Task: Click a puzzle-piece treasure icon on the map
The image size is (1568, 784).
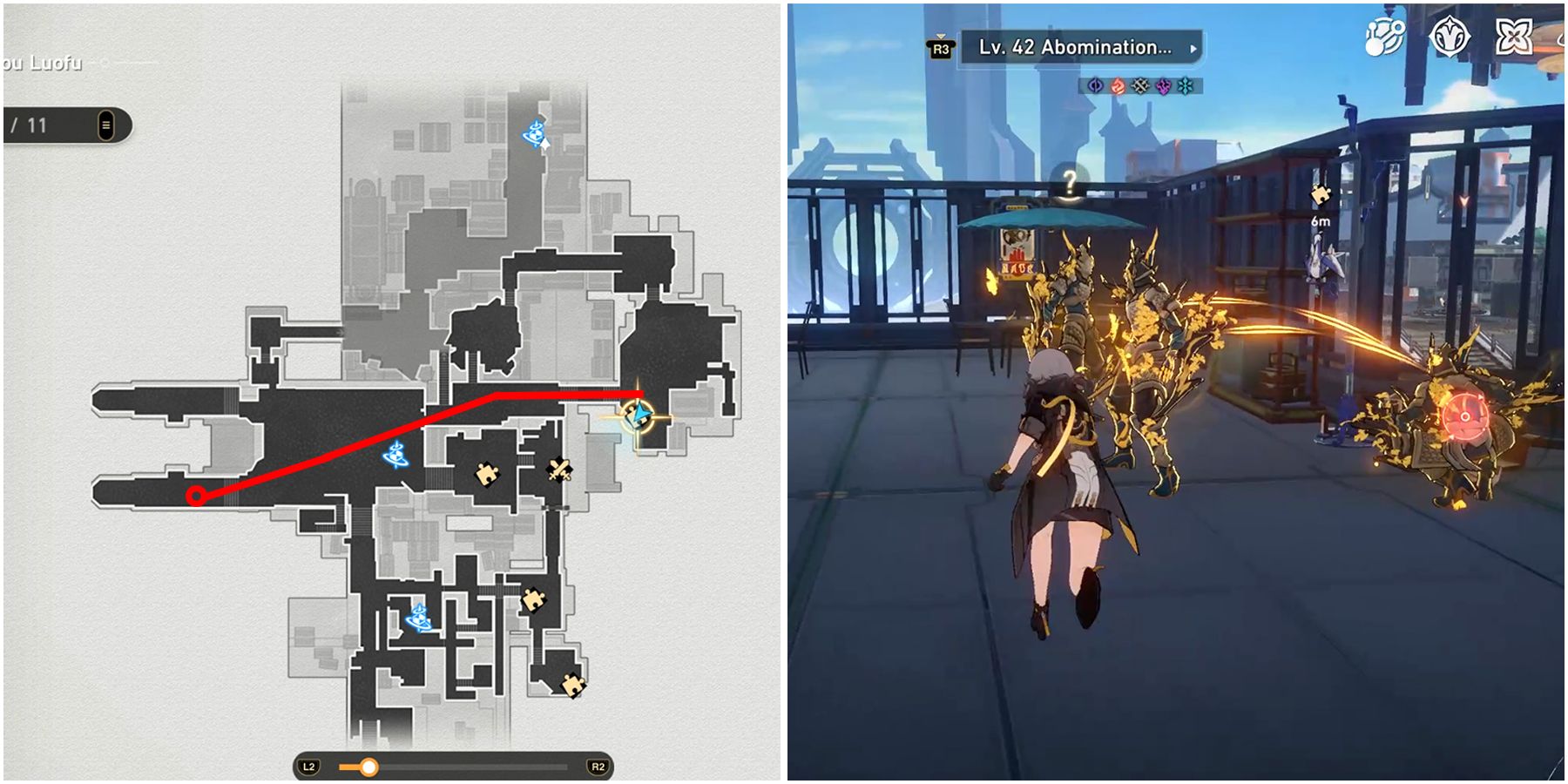Action: (x=488, y=475)
